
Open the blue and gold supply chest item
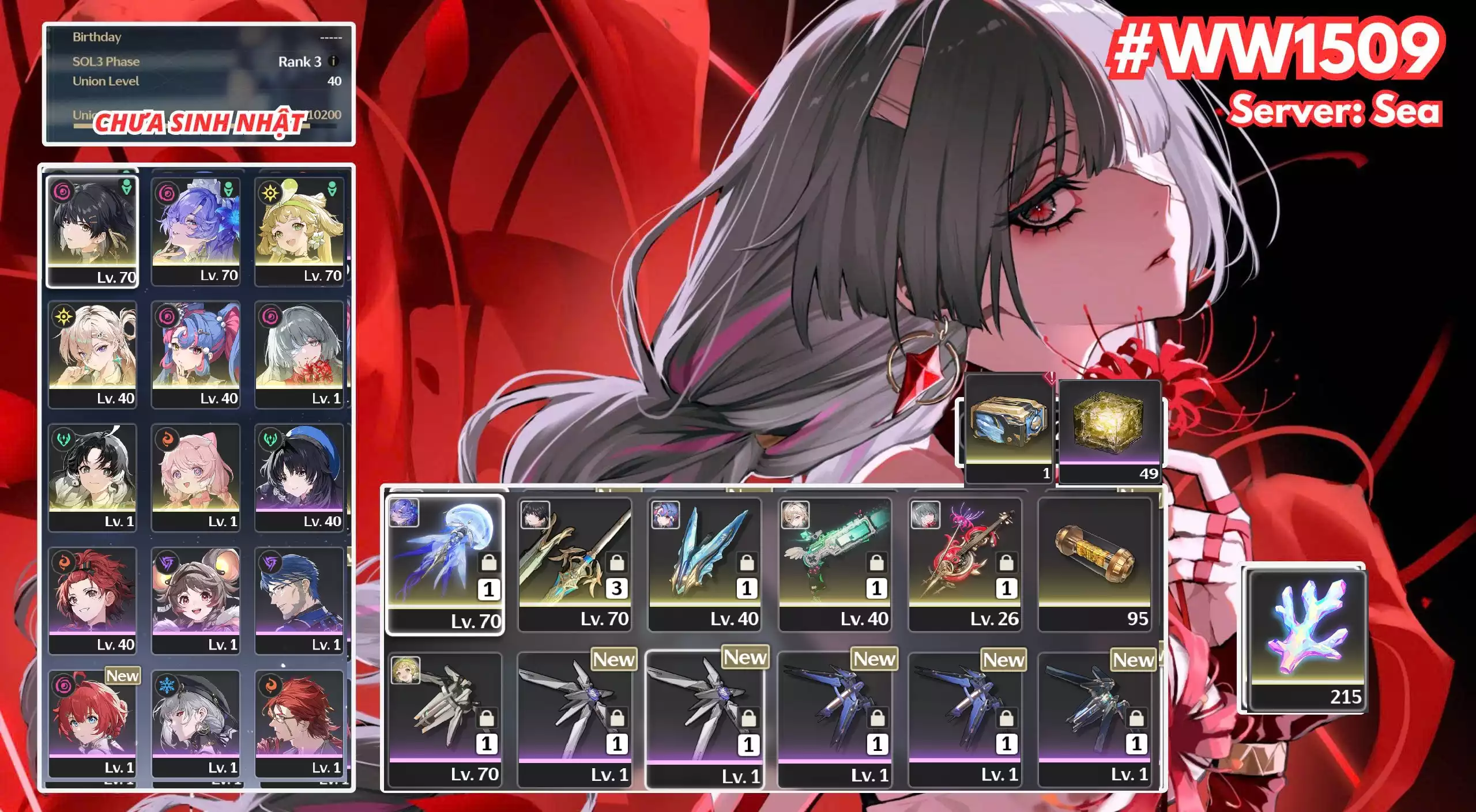click(x=1008, y=428)
